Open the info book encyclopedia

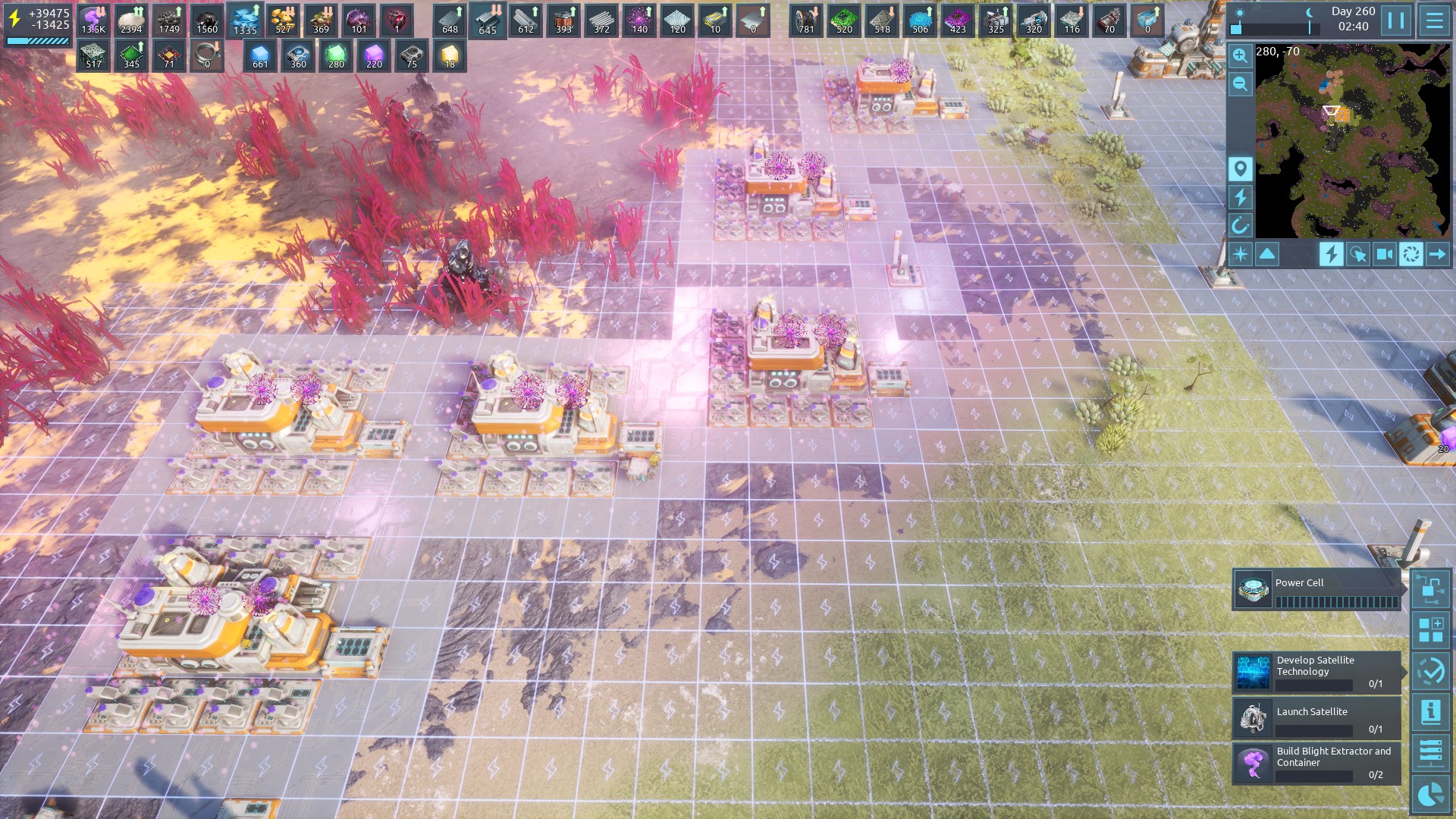point(1431,711)
